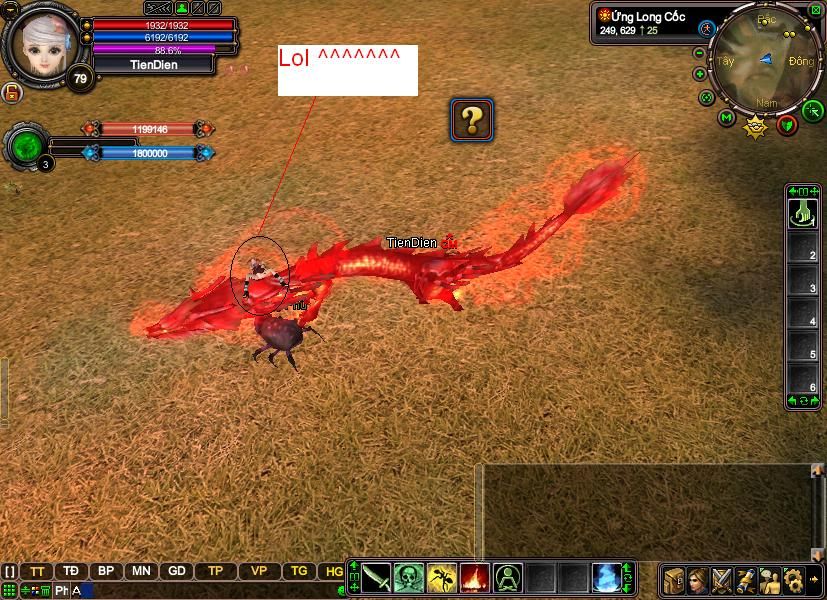Switch to the BP chat channel tab
This screenshot has width=827, height=600.
[105, 571]
